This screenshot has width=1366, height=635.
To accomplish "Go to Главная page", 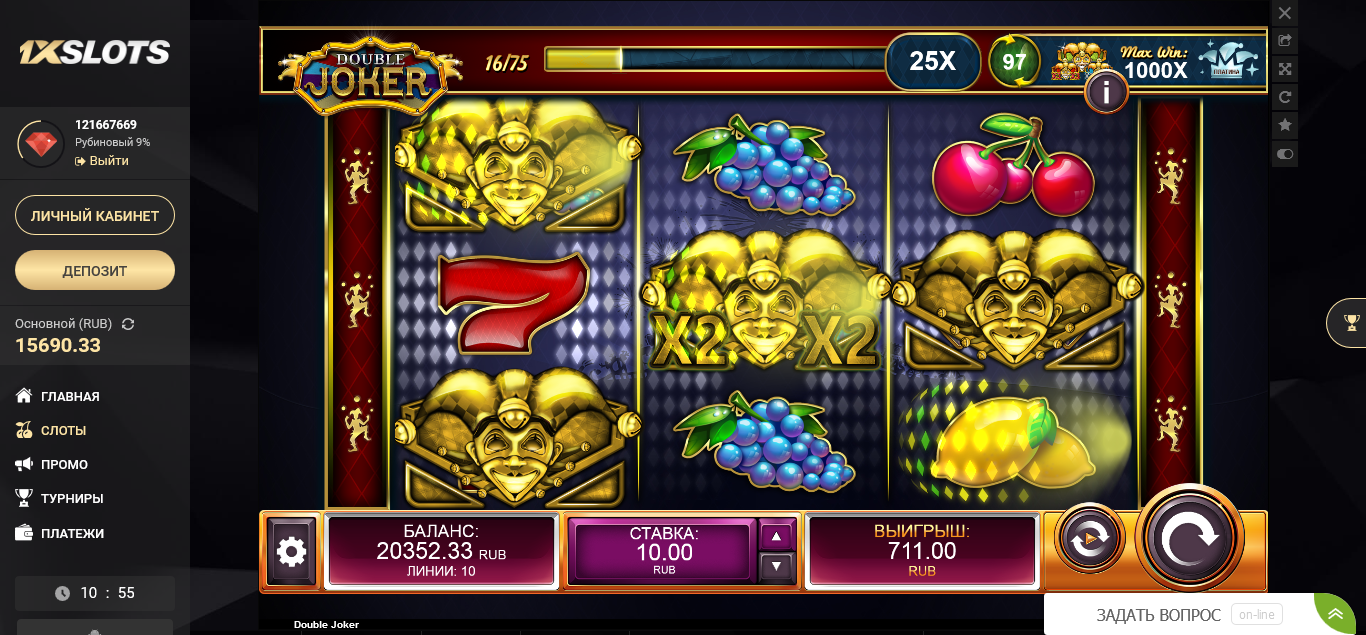I will pos(70,397).
